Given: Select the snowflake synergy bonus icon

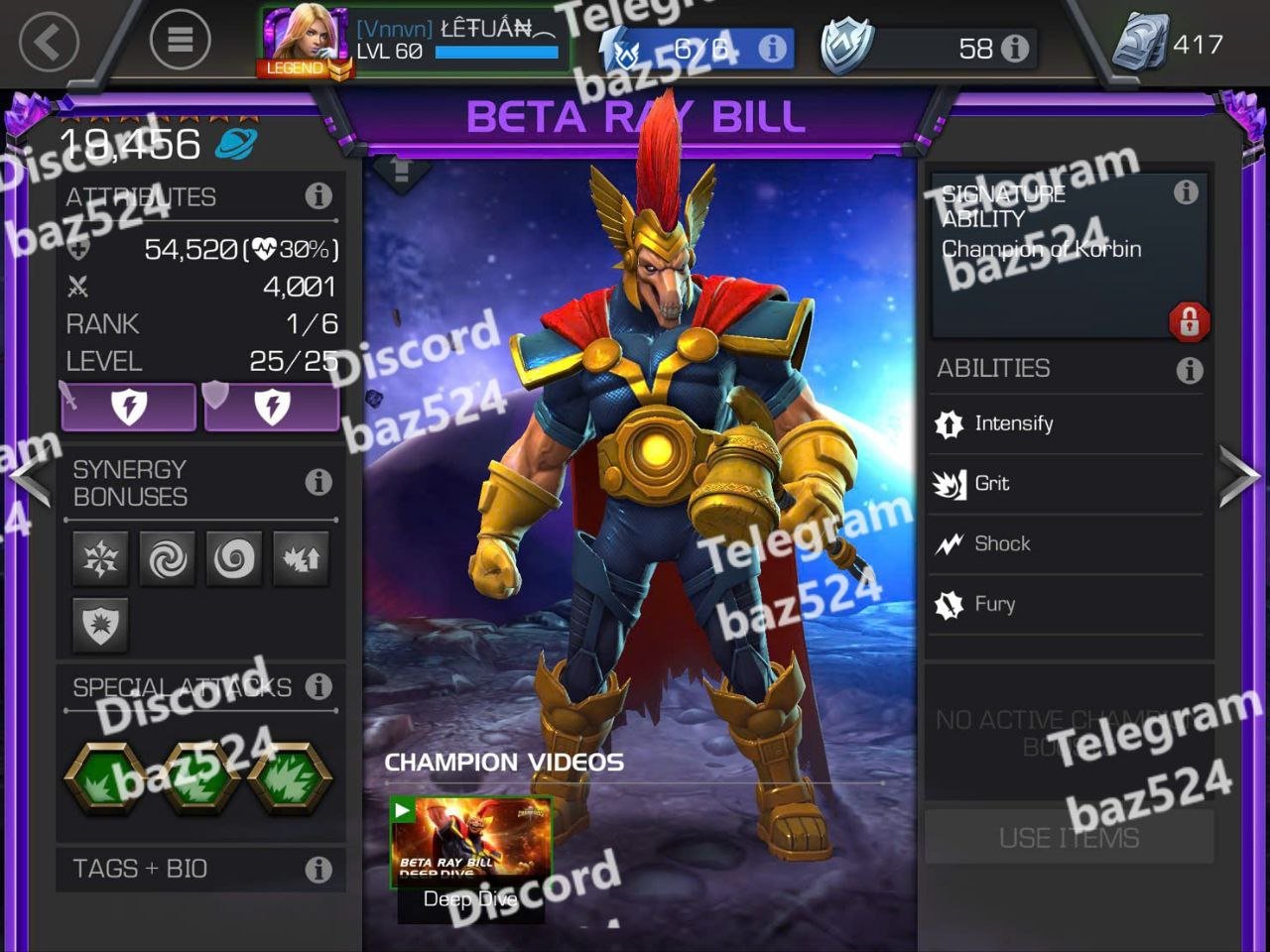Looking at the screenshot, I should (x=100, y=559).
